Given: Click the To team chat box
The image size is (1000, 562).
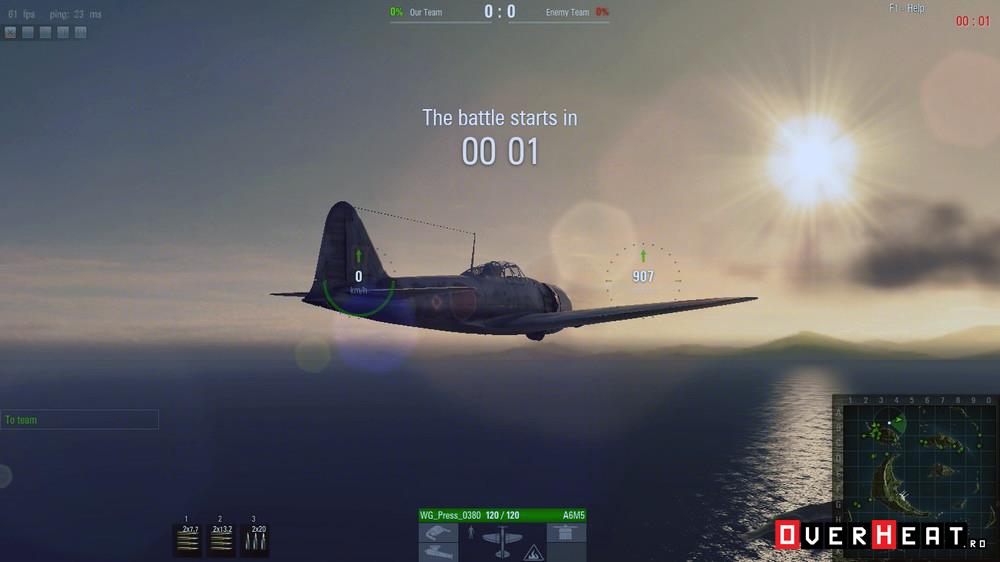Looking at the screenshot, I should point(80,420).
